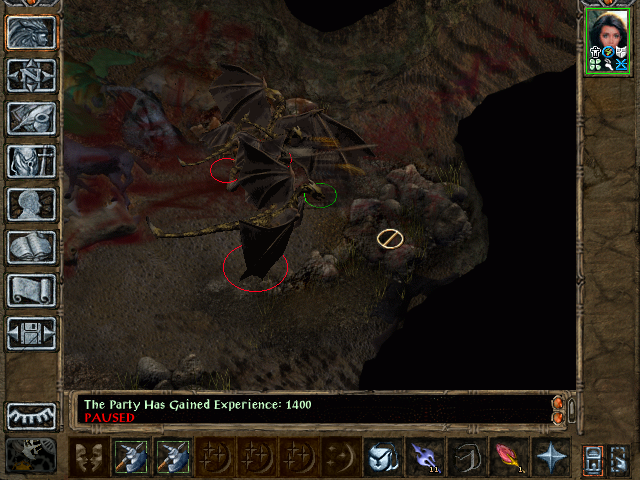Select the first axe weapon slot

click(x=131, y=457)
